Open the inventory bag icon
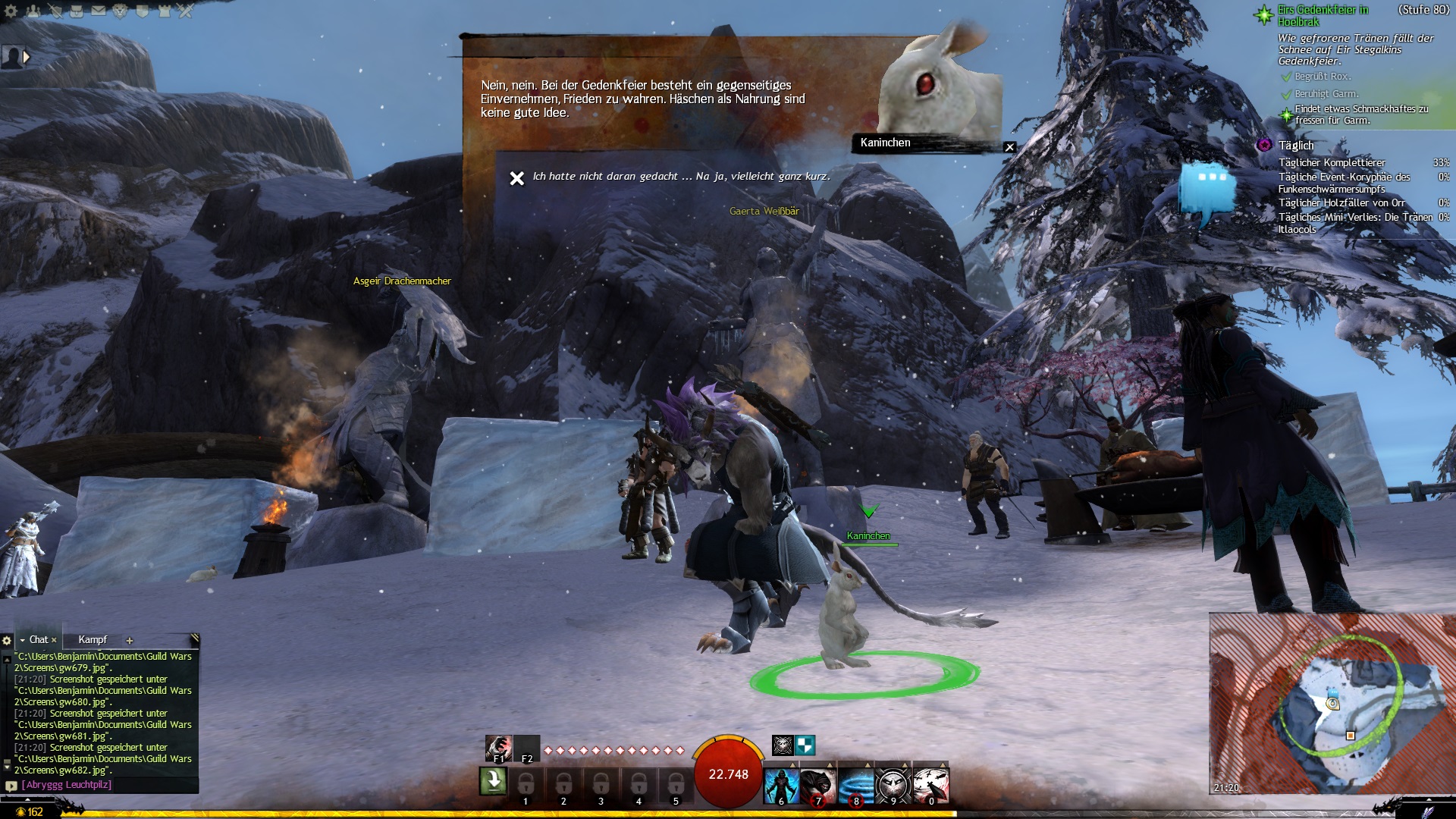The height and width of the screenshot is (819, 1456). (x=77, y=11)
